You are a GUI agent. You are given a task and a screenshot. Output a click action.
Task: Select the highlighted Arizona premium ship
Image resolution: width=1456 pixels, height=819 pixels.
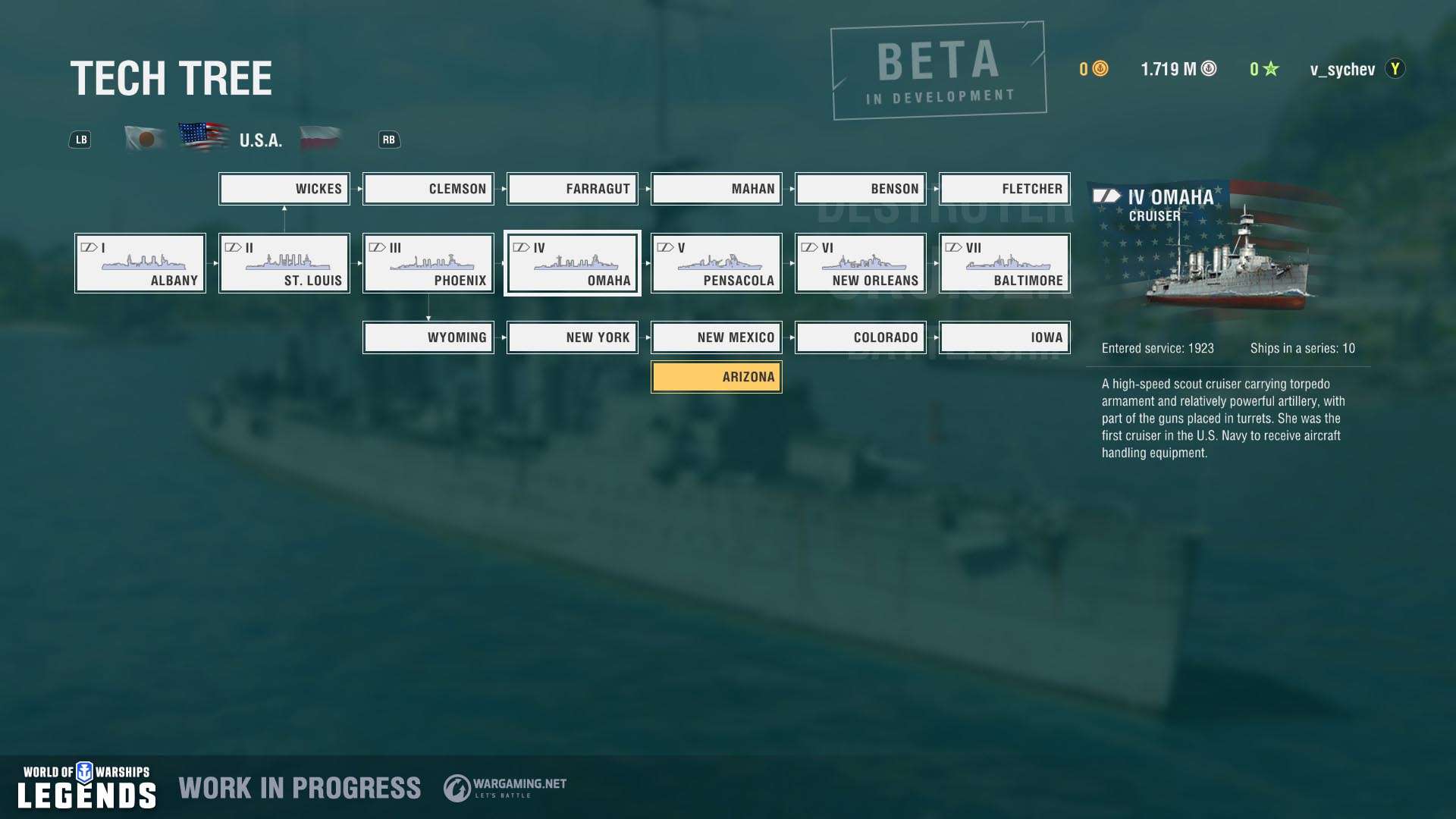pos(717,377)
